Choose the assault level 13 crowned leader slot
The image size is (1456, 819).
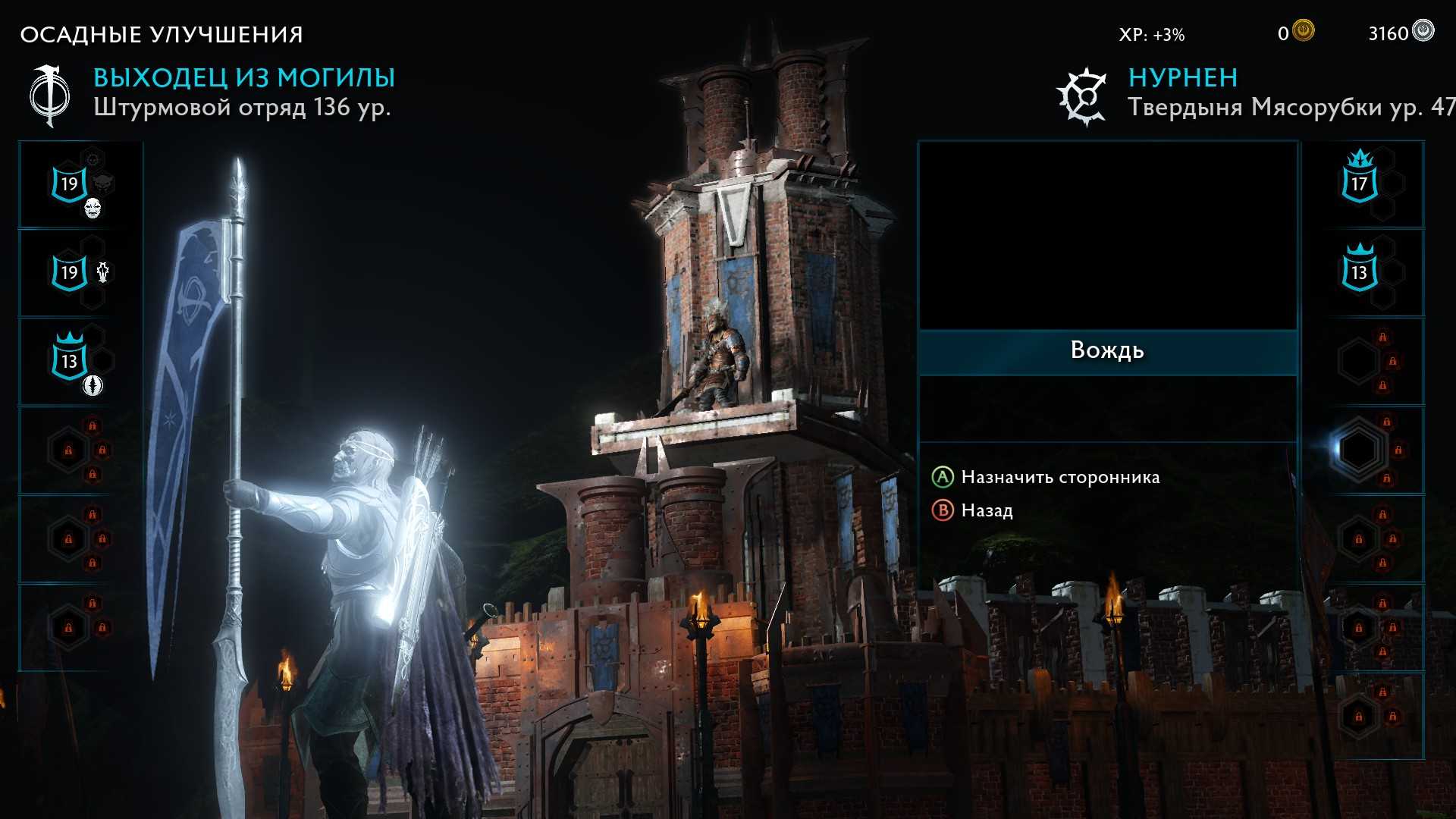pyautogui.click(x=71, y=360)
